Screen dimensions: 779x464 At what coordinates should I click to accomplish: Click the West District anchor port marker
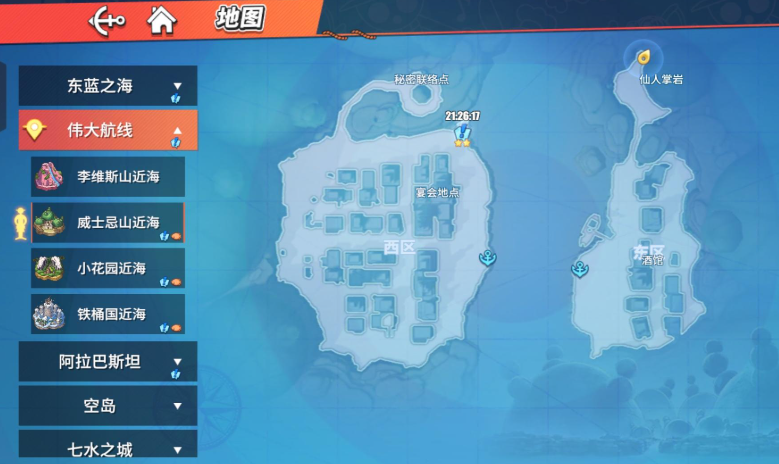pos(488,258)
